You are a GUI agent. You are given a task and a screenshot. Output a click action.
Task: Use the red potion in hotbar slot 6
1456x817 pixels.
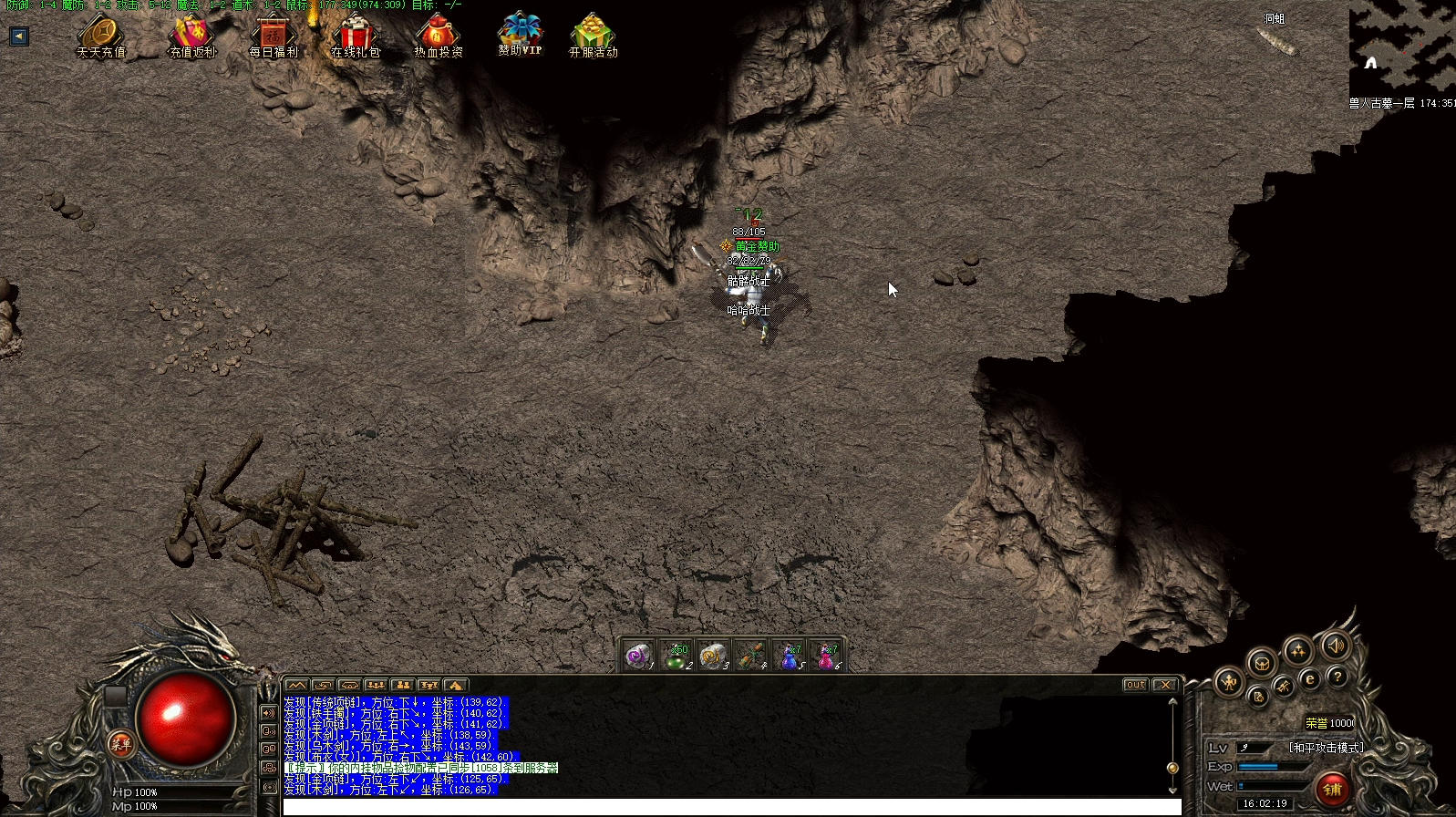(826, 656)
